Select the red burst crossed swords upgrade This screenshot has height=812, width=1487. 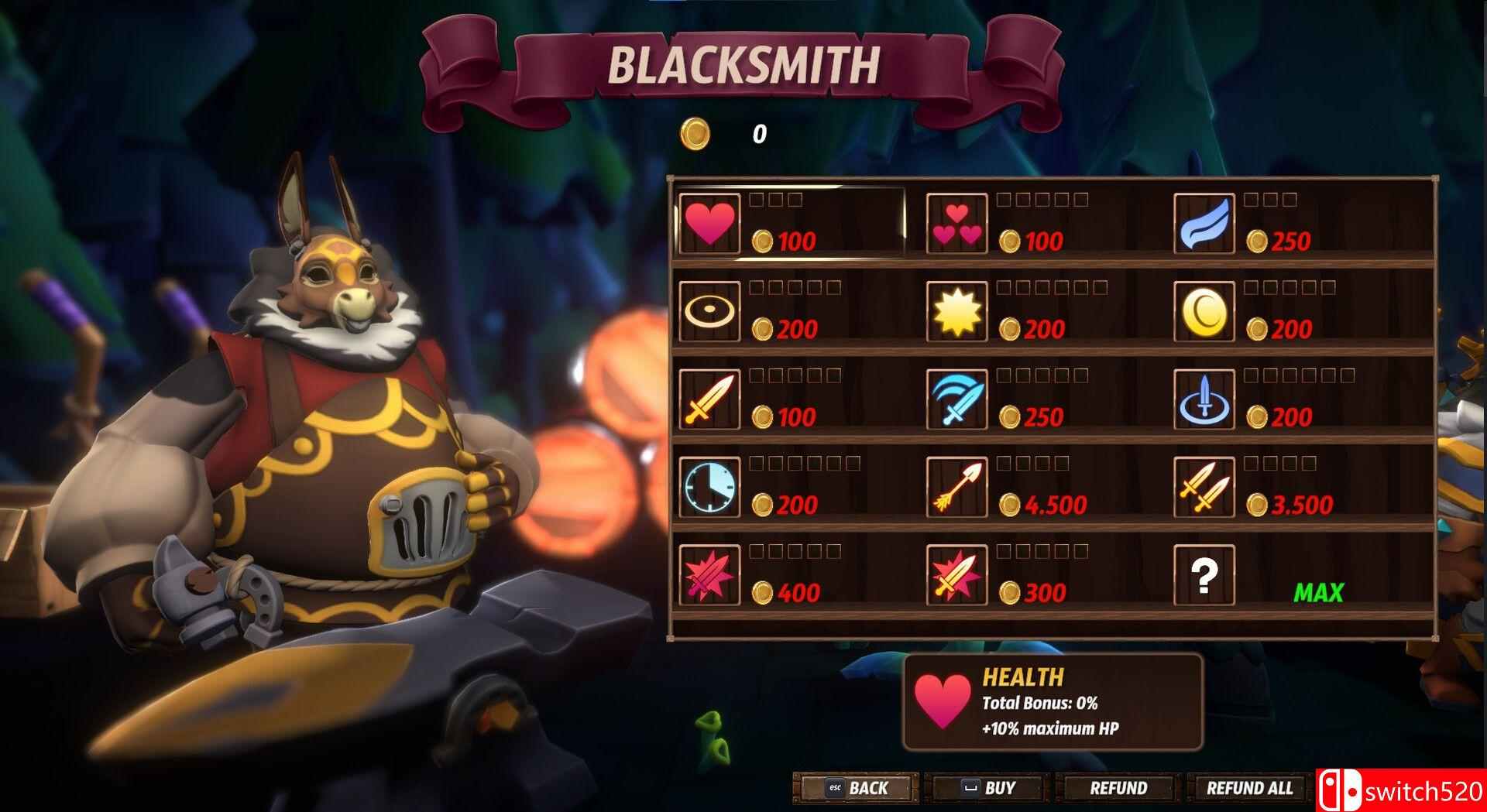709,574
